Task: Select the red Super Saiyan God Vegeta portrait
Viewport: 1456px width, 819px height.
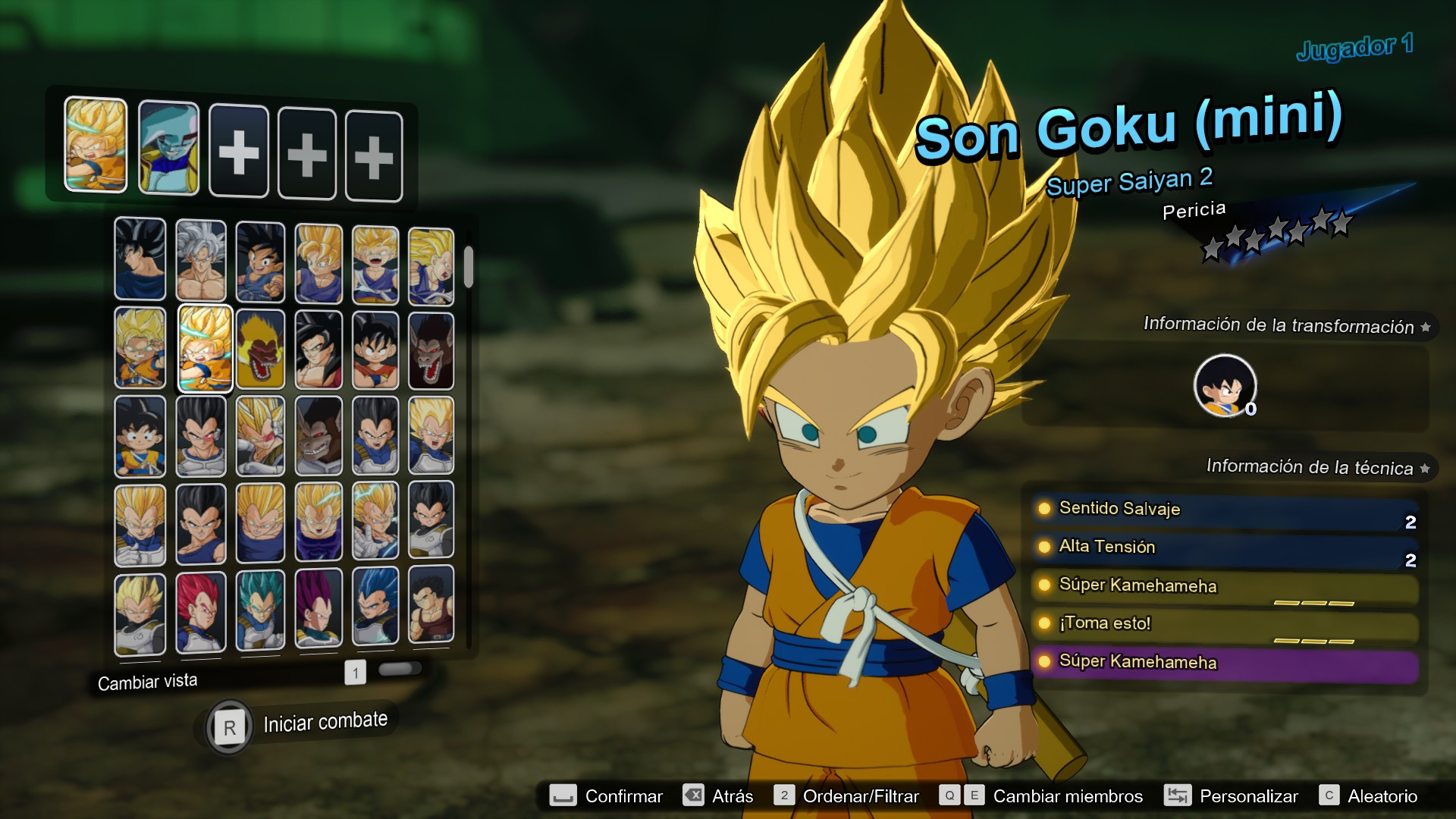Action: click(x=201, y=613)
